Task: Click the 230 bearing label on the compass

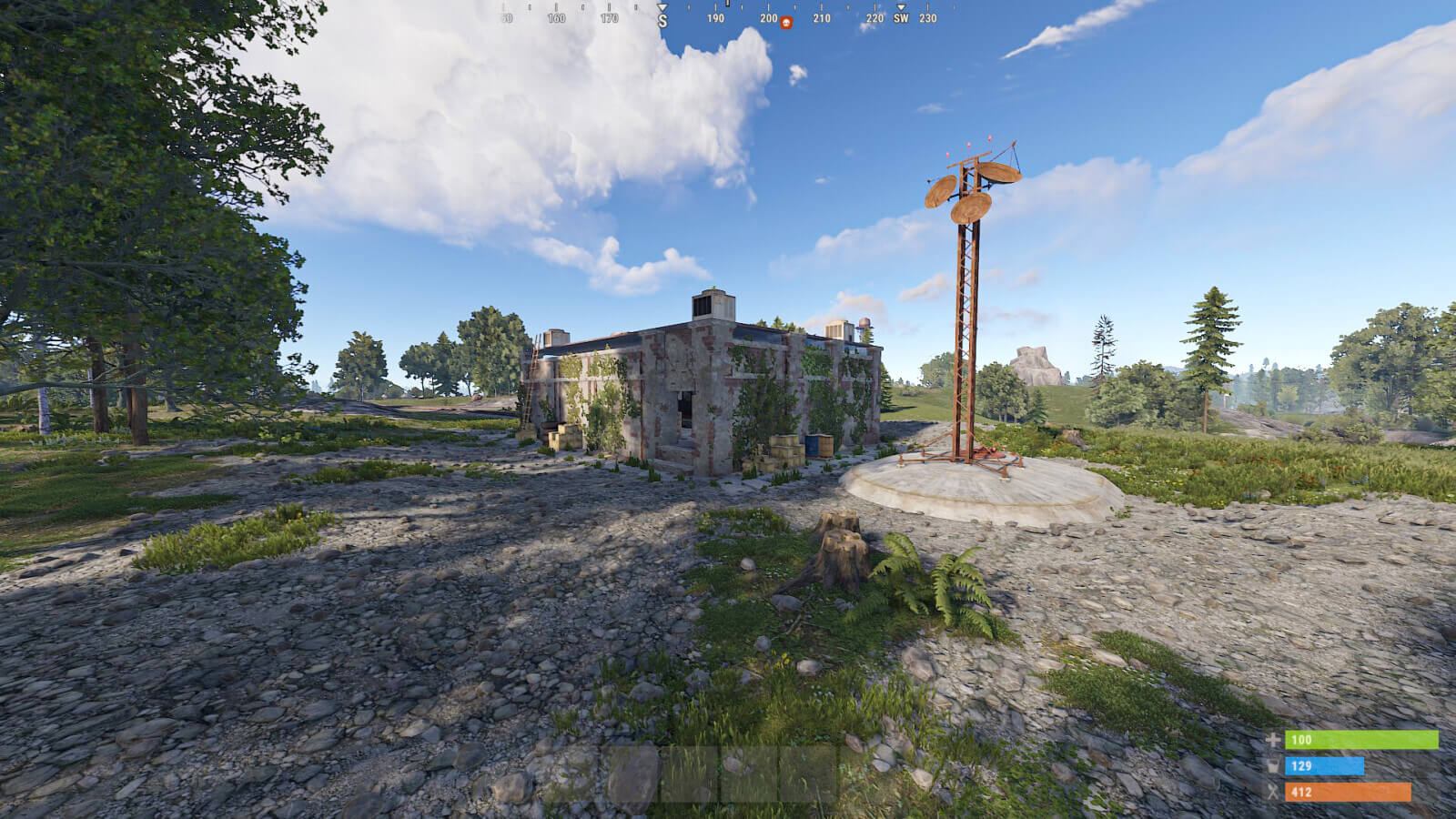Action: point(928,17)
